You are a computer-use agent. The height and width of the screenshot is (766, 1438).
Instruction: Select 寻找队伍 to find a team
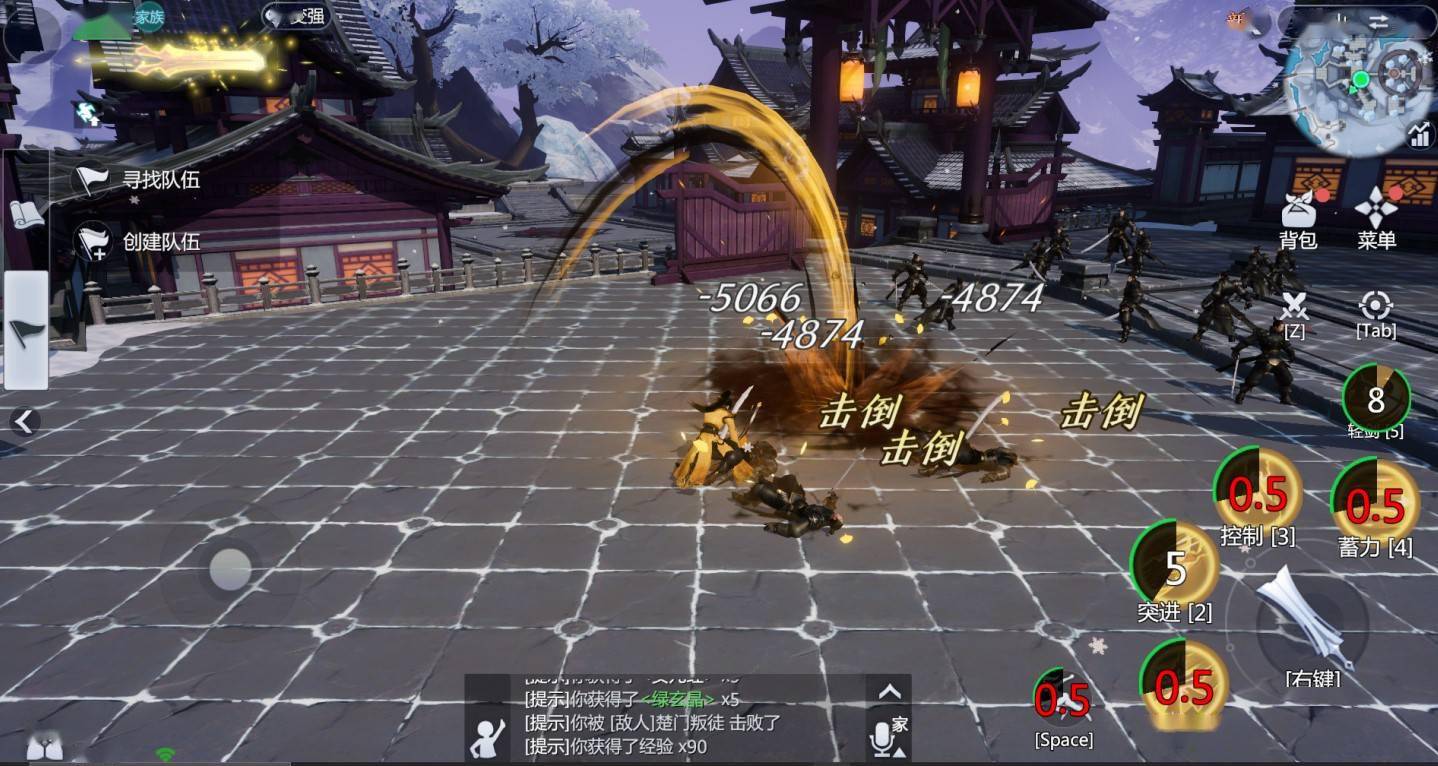(140, 180)
